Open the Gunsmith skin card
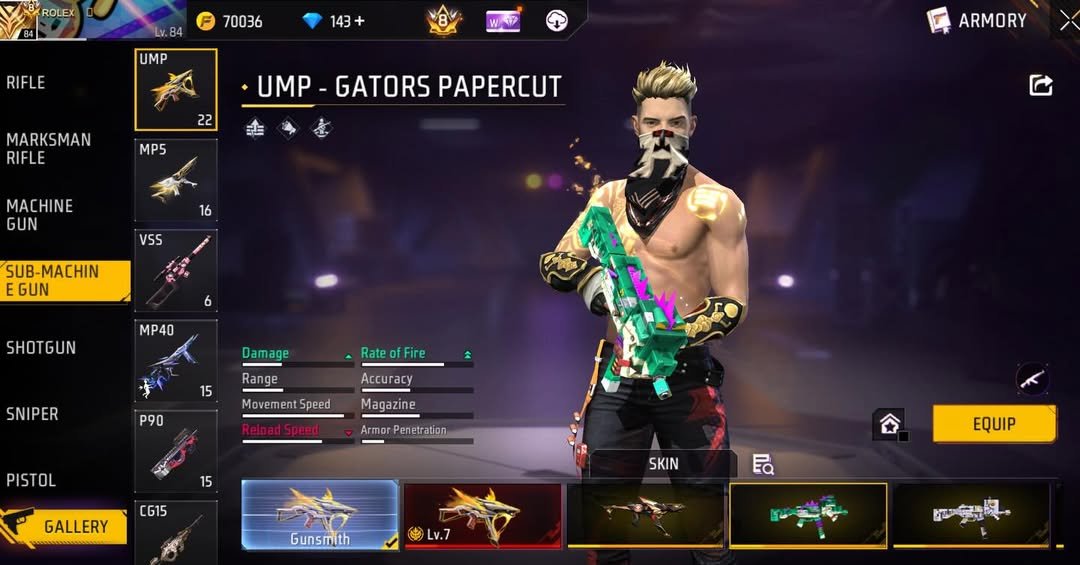This screenshot has height=565, width=1080. (320, 514)
